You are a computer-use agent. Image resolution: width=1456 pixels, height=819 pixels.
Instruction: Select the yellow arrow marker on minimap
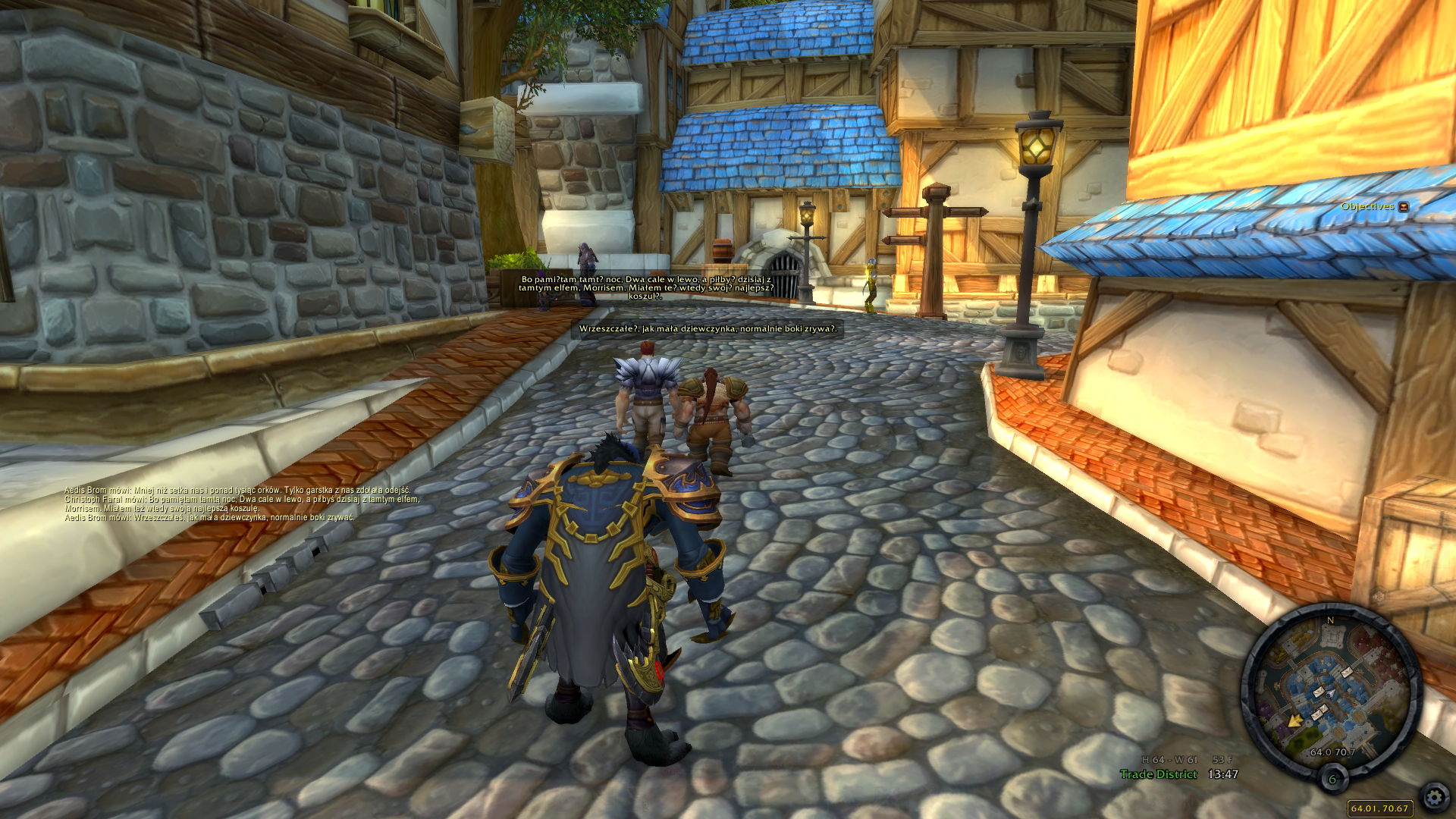coord(1295,719)
